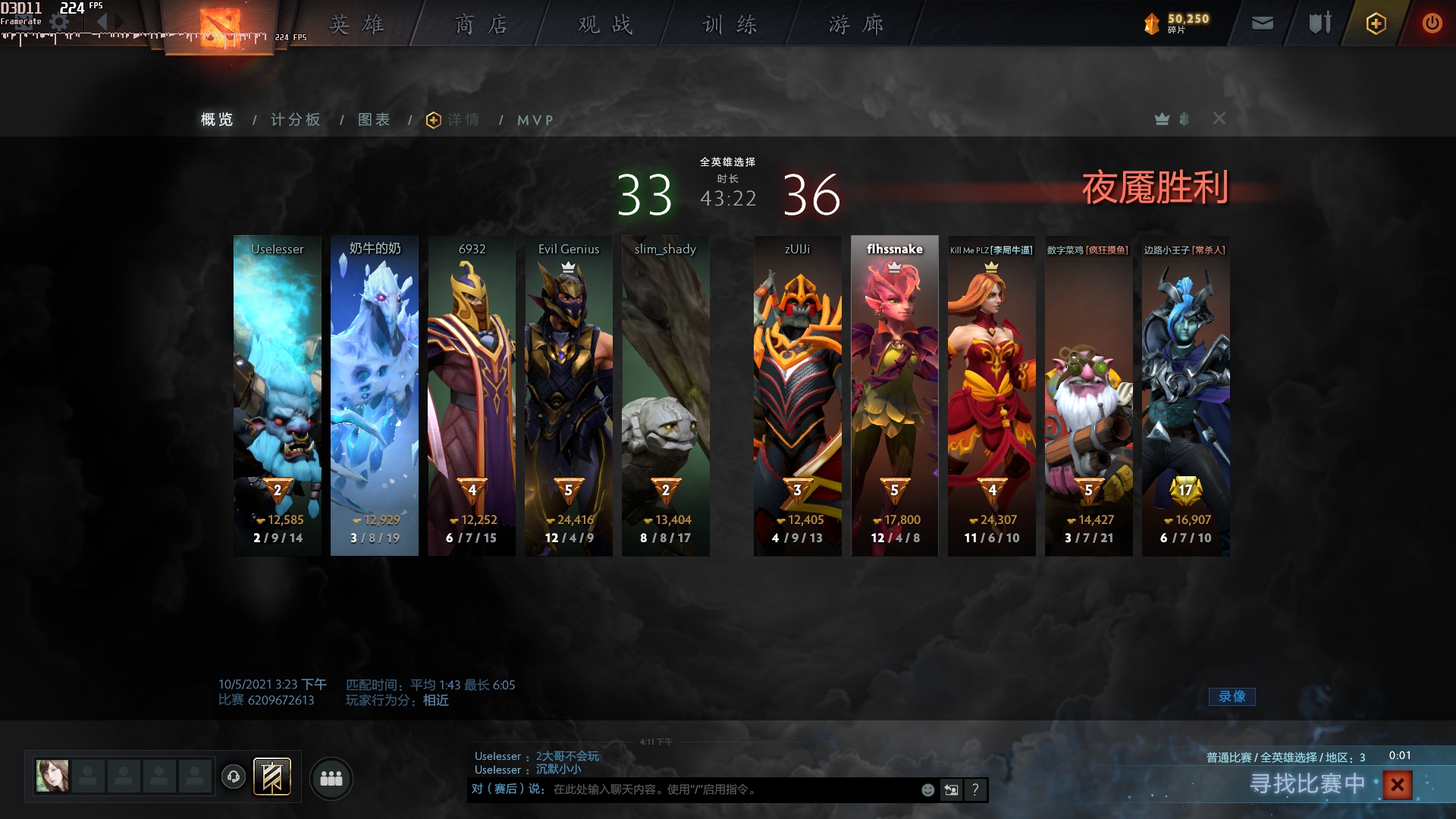
Task: Open the 英雄 (Heroes) menu
Action: (x=356, y=24)
